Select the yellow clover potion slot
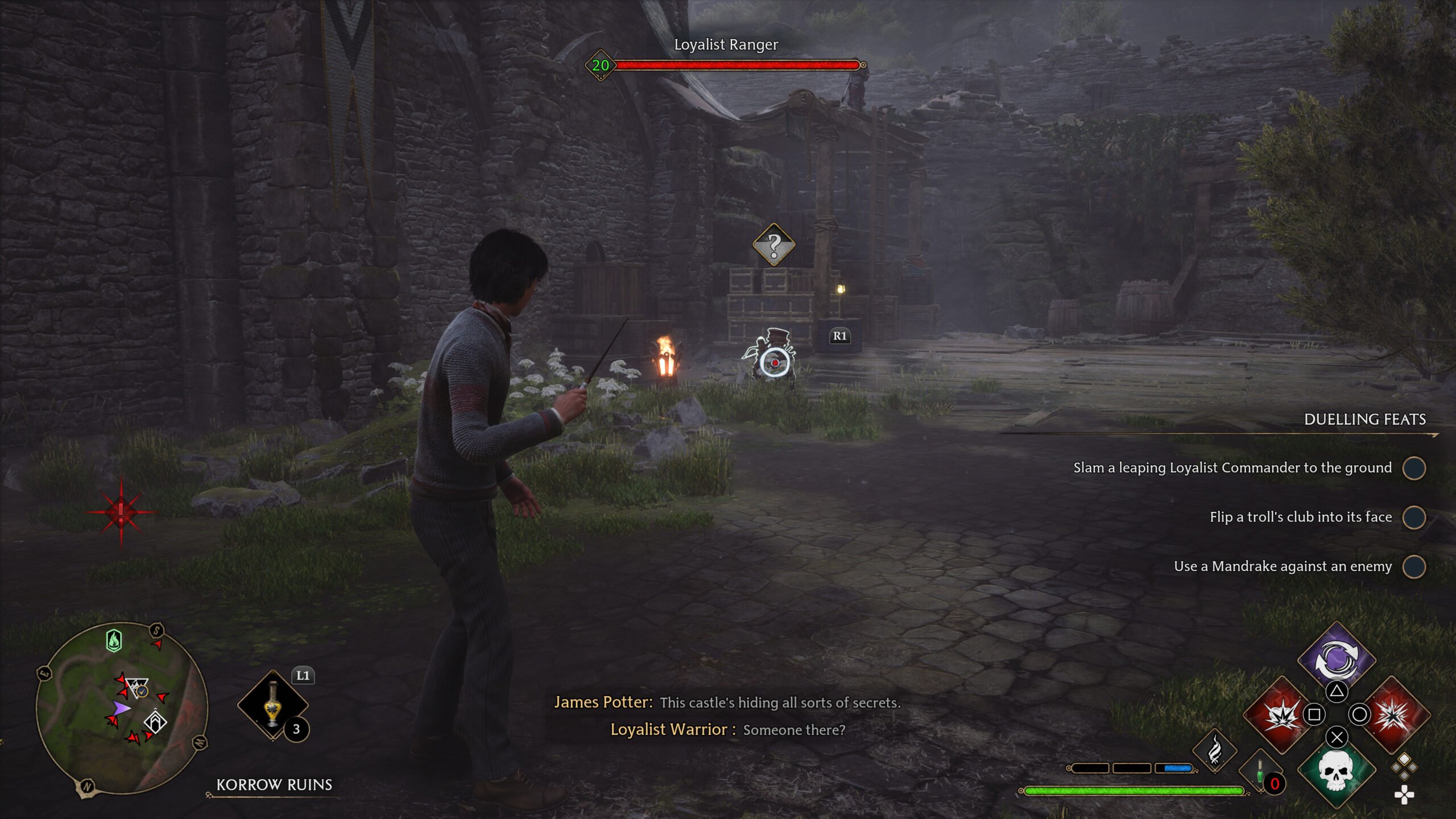This screenshot has height=819, width=1456. pos(273,705)
